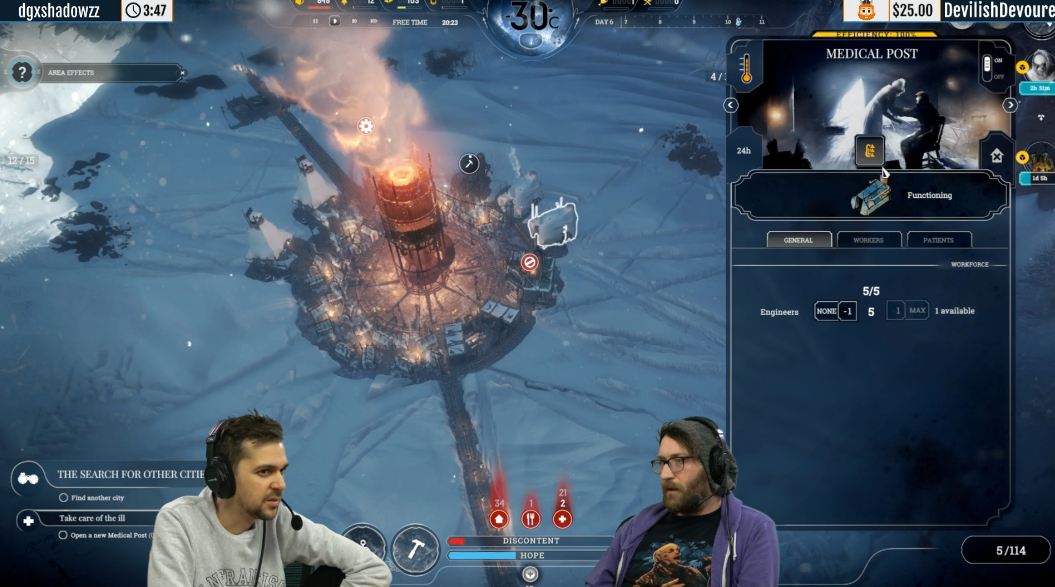Open the Patients tab

[x=938, y=240]
